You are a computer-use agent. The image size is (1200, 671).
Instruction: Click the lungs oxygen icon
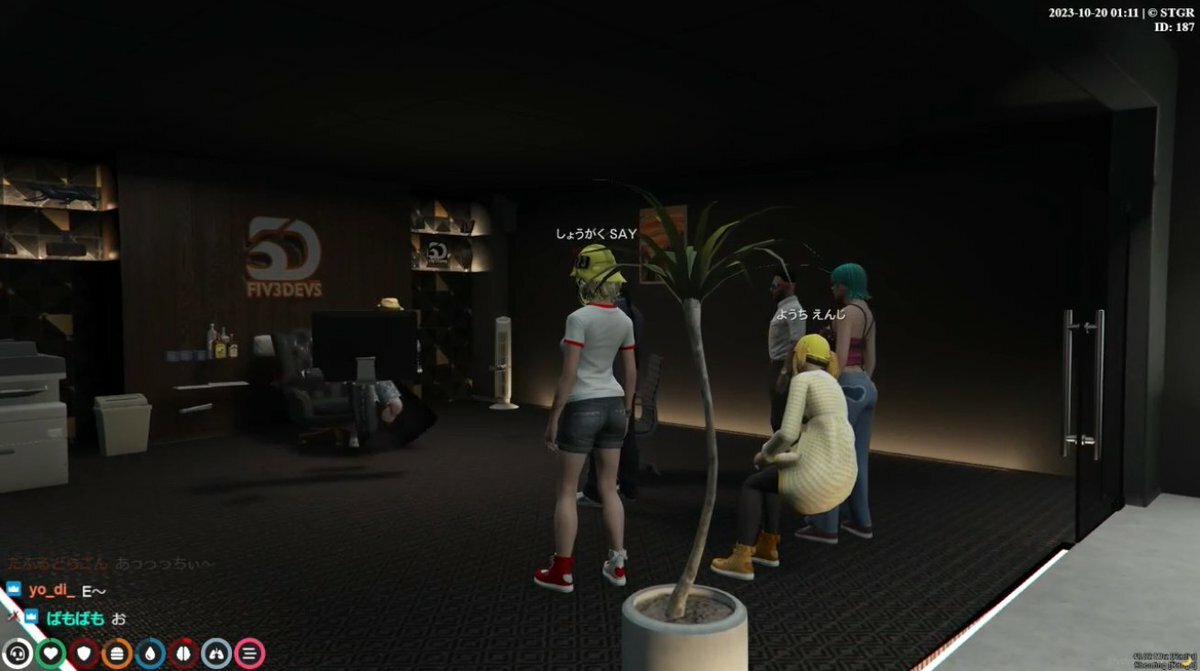click(x=217, y=654)
